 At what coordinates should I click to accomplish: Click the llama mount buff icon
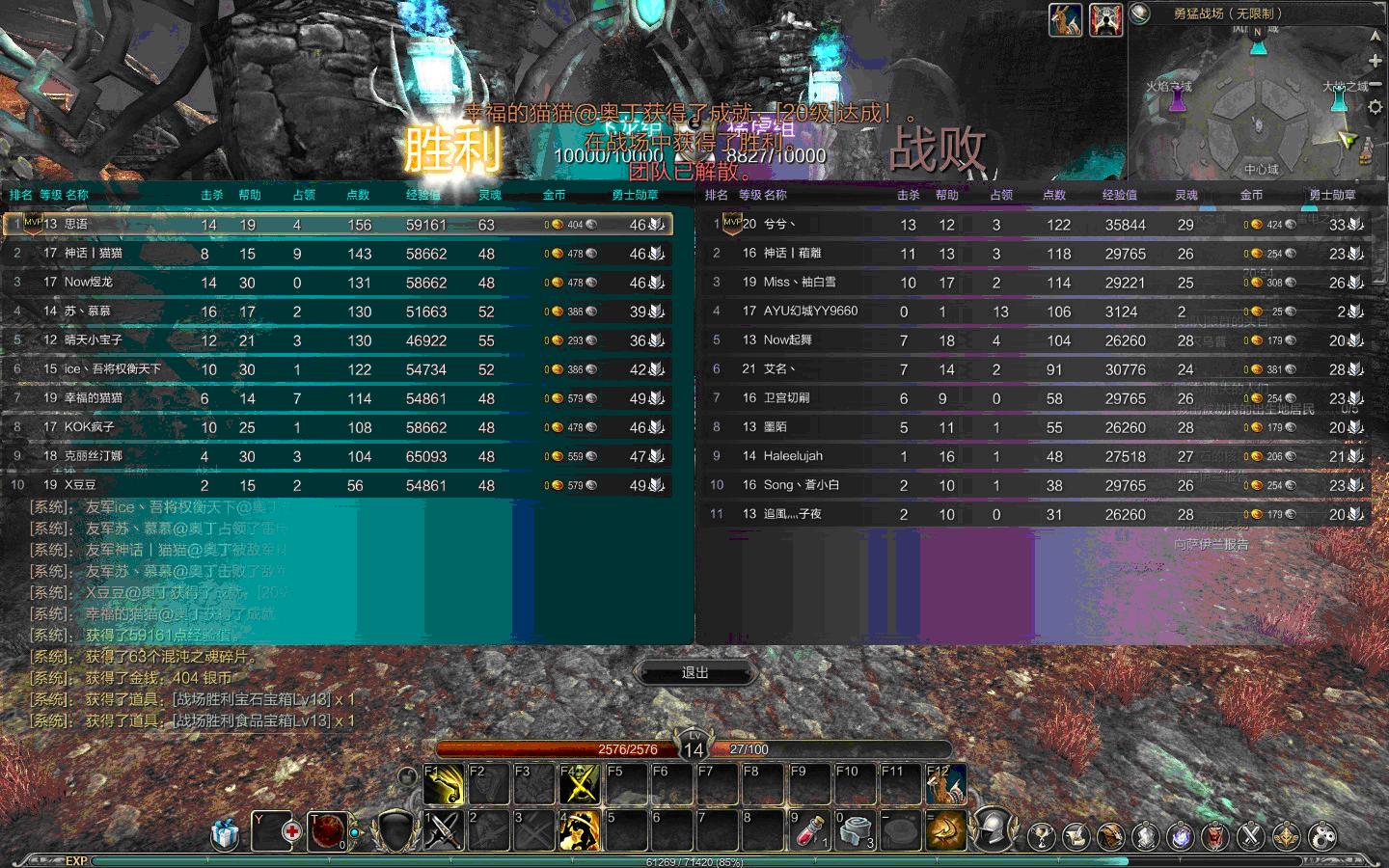[1066, 20]
